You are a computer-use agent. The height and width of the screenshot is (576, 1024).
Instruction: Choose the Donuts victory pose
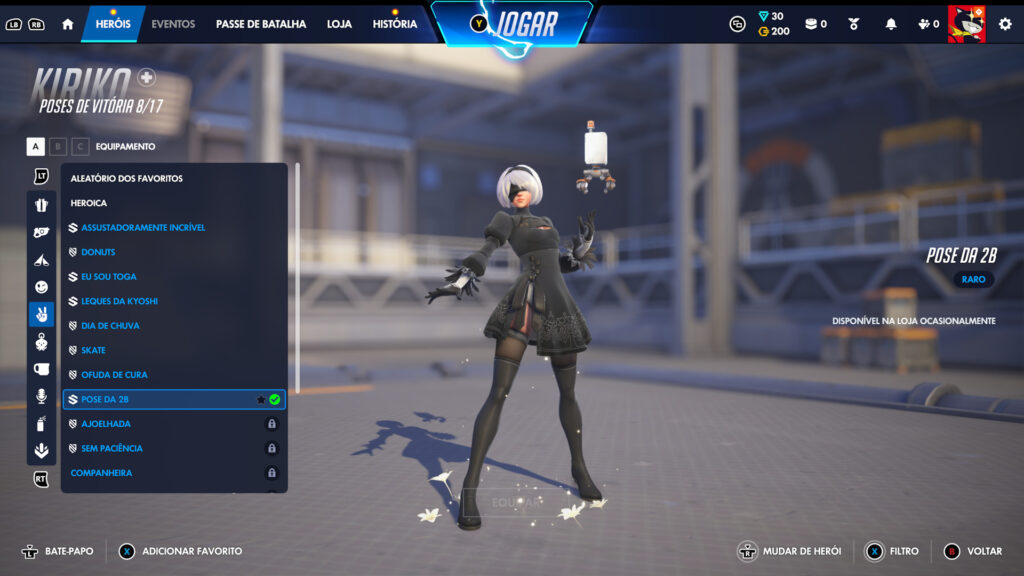pos(98,252)
